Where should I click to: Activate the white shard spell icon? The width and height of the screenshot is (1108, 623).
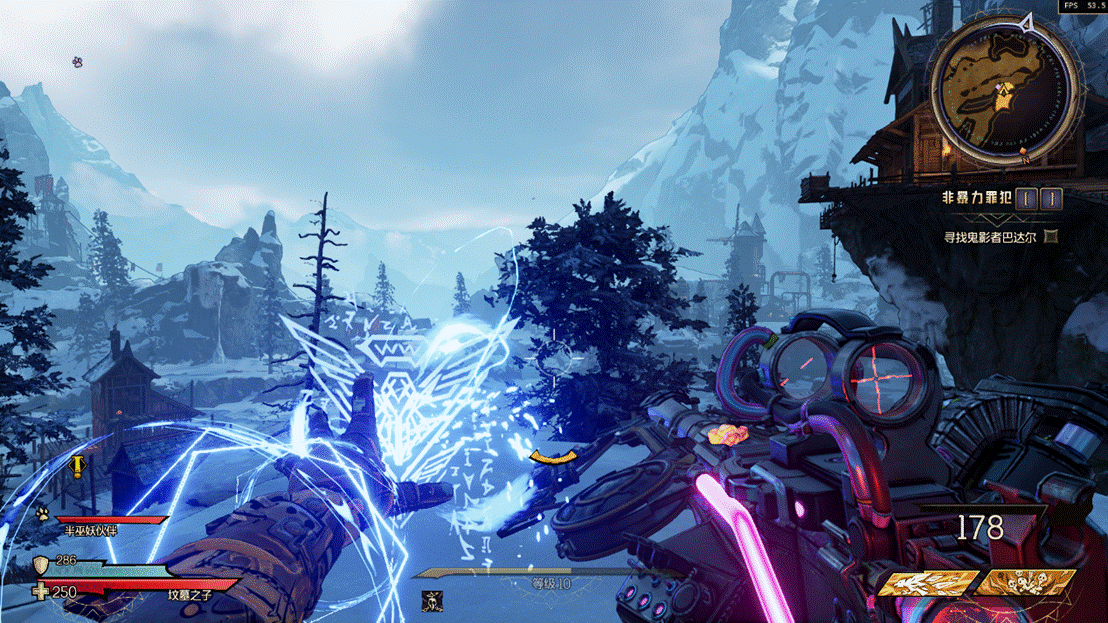pyautogui.click(x=926, y=582)
